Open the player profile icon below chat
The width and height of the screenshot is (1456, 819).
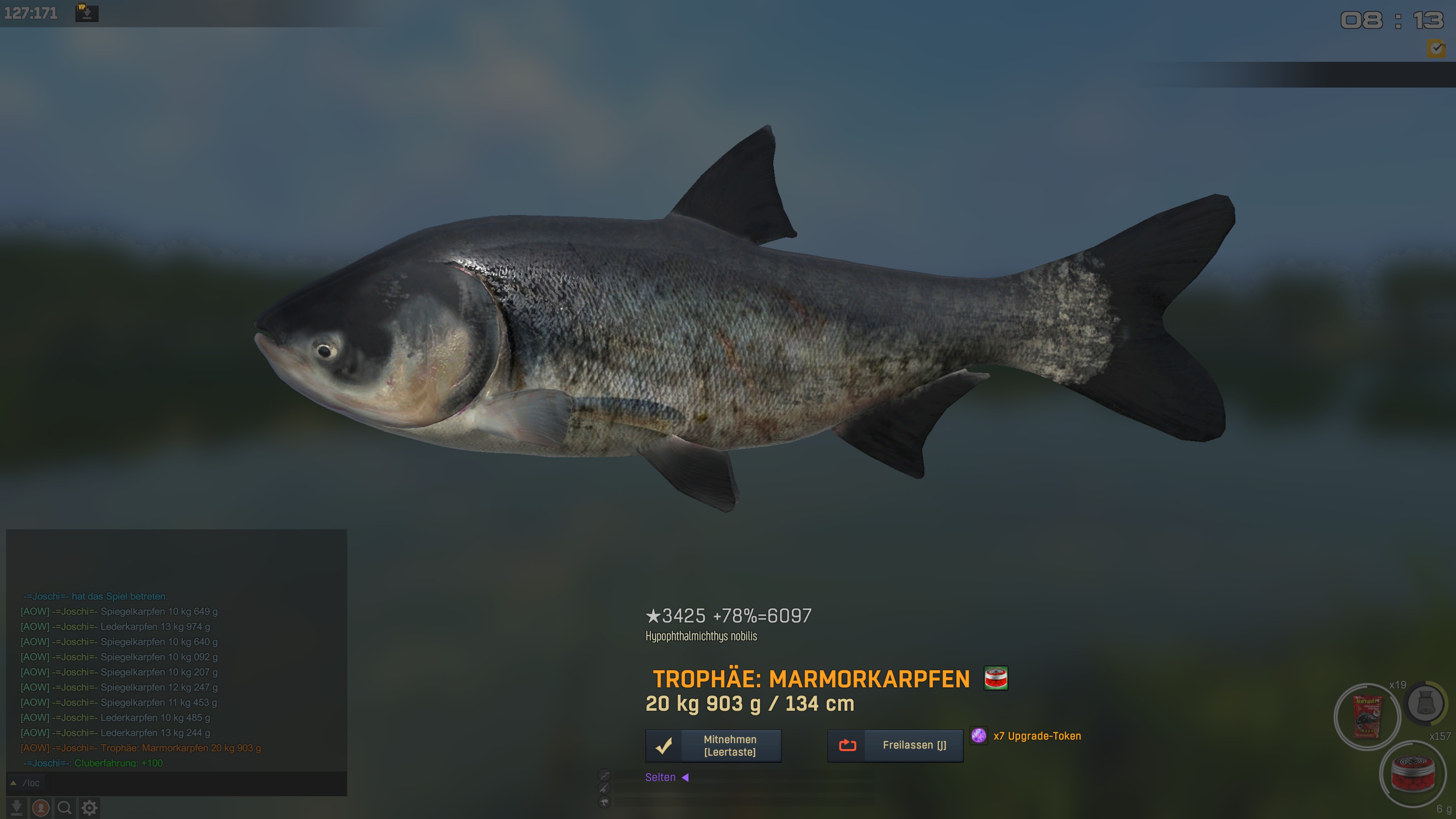[41, 808]
